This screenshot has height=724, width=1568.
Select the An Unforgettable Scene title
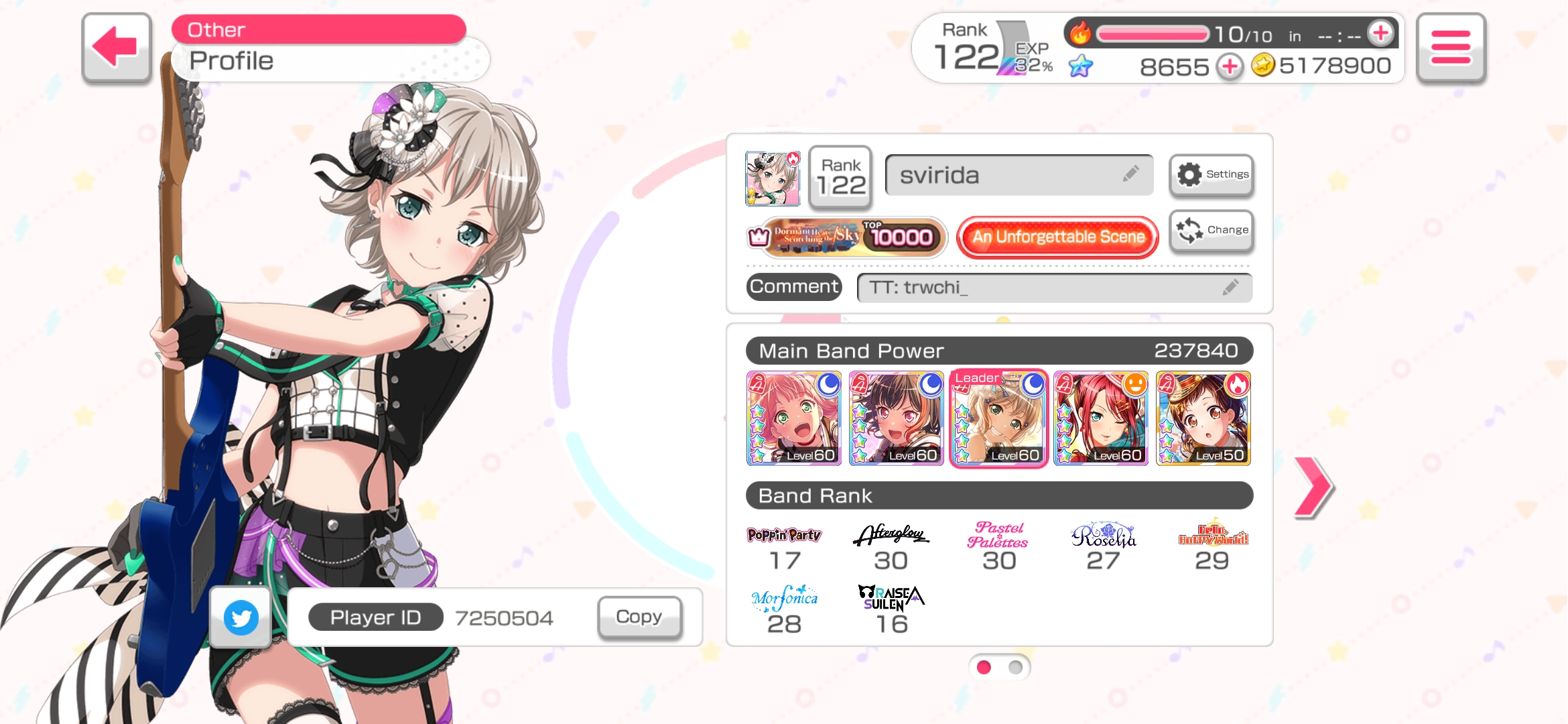[x=1058, y=237]
